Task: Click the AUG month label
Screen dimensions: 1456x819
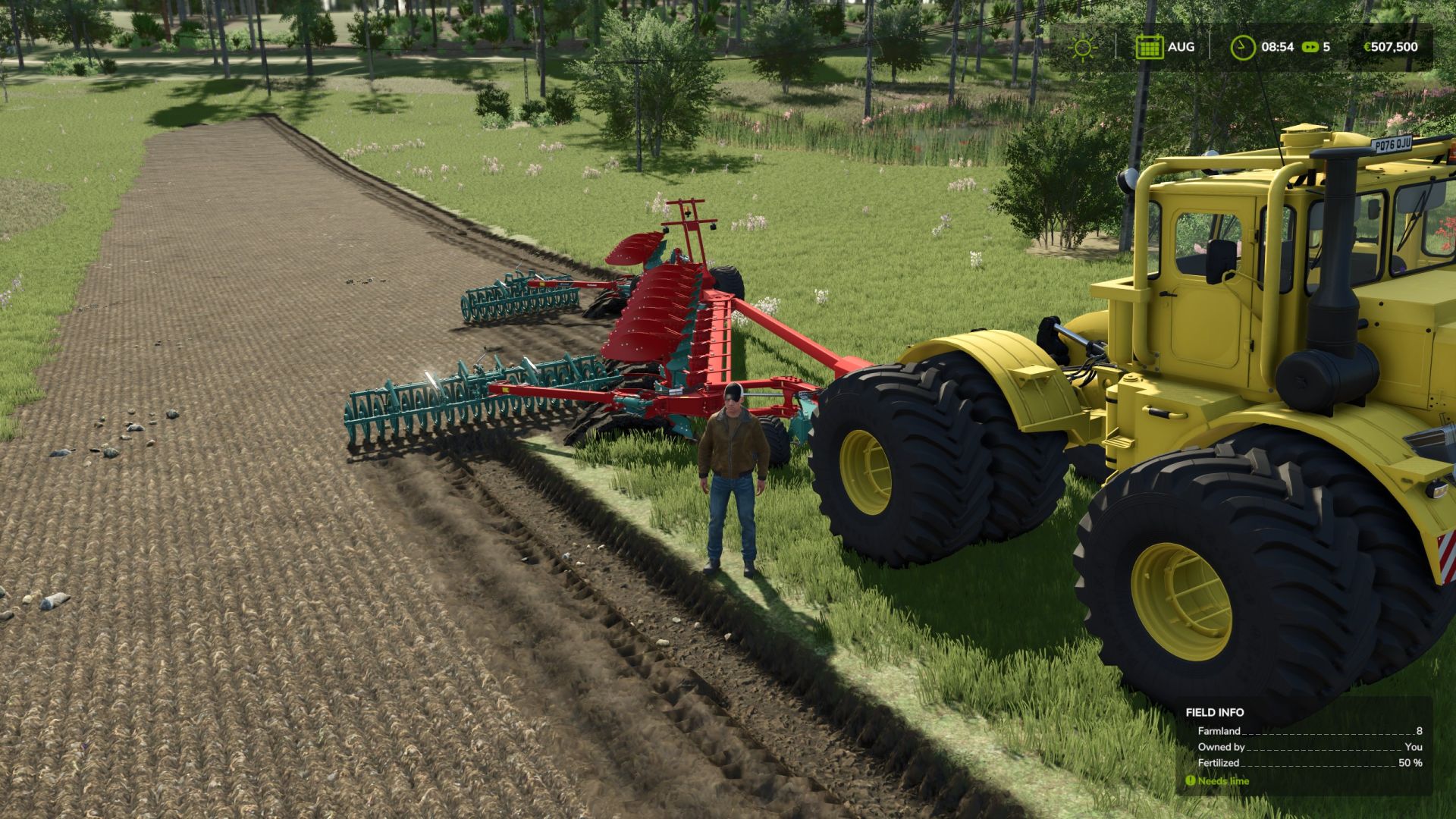Action: tap(1181, 47)
